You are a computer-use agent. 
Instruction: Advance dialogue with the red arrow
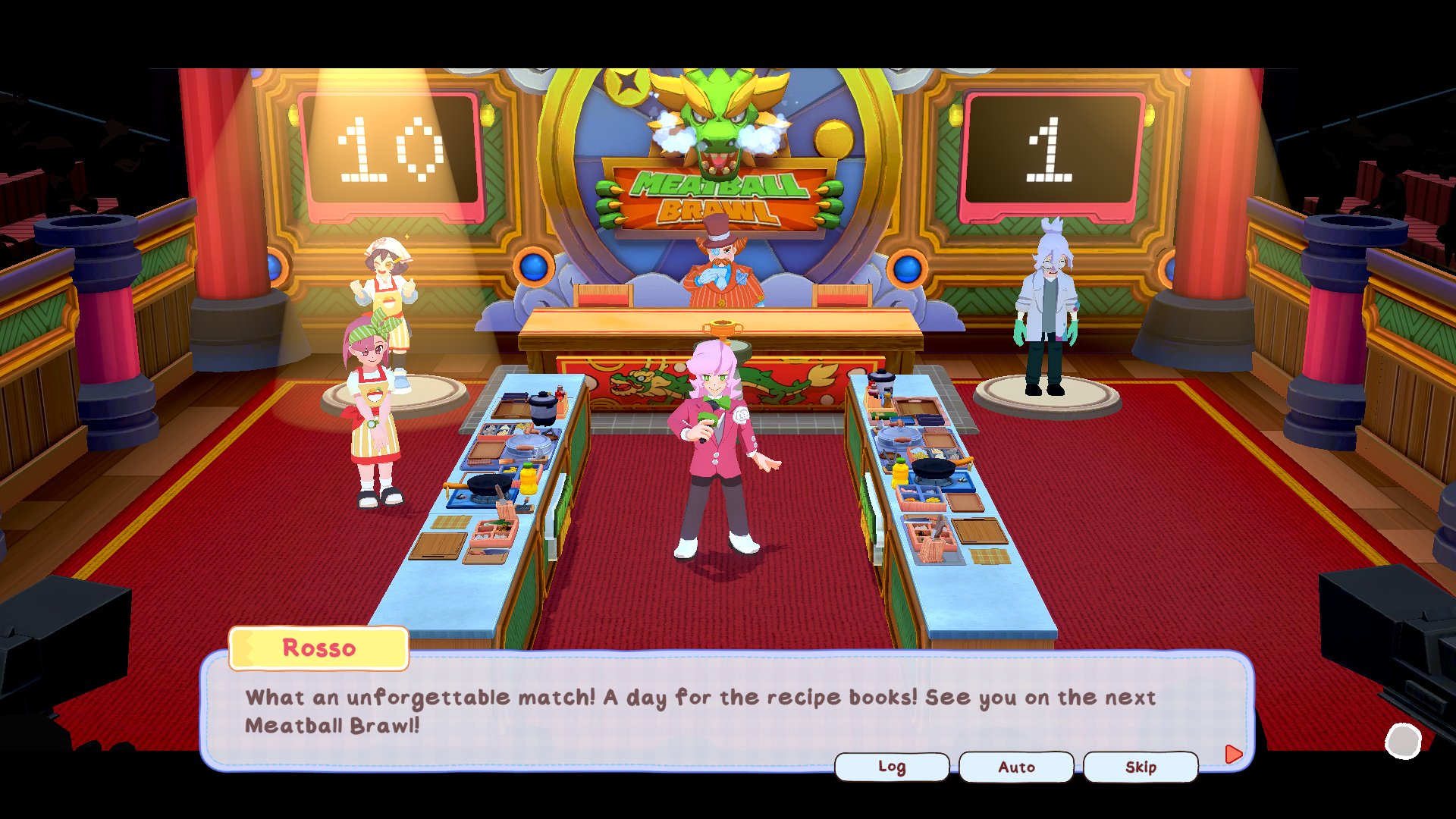click(1234, 754)
